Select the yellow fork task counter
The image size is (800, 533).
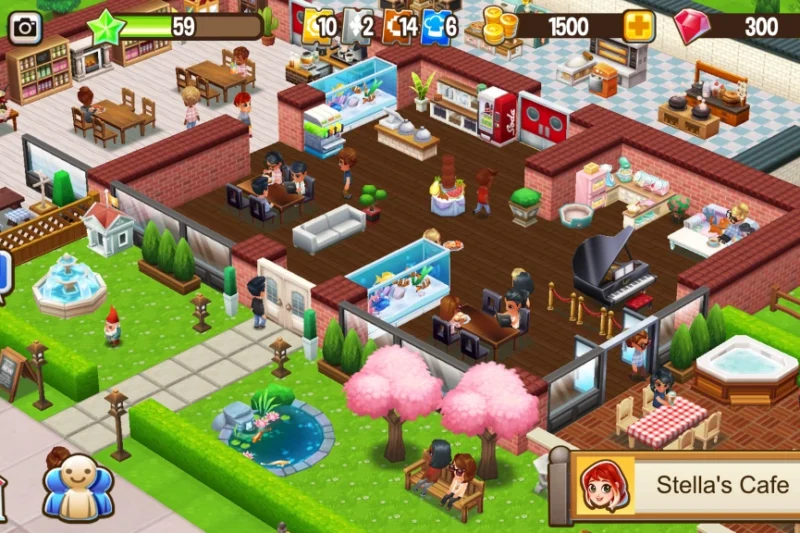point(318,26)
